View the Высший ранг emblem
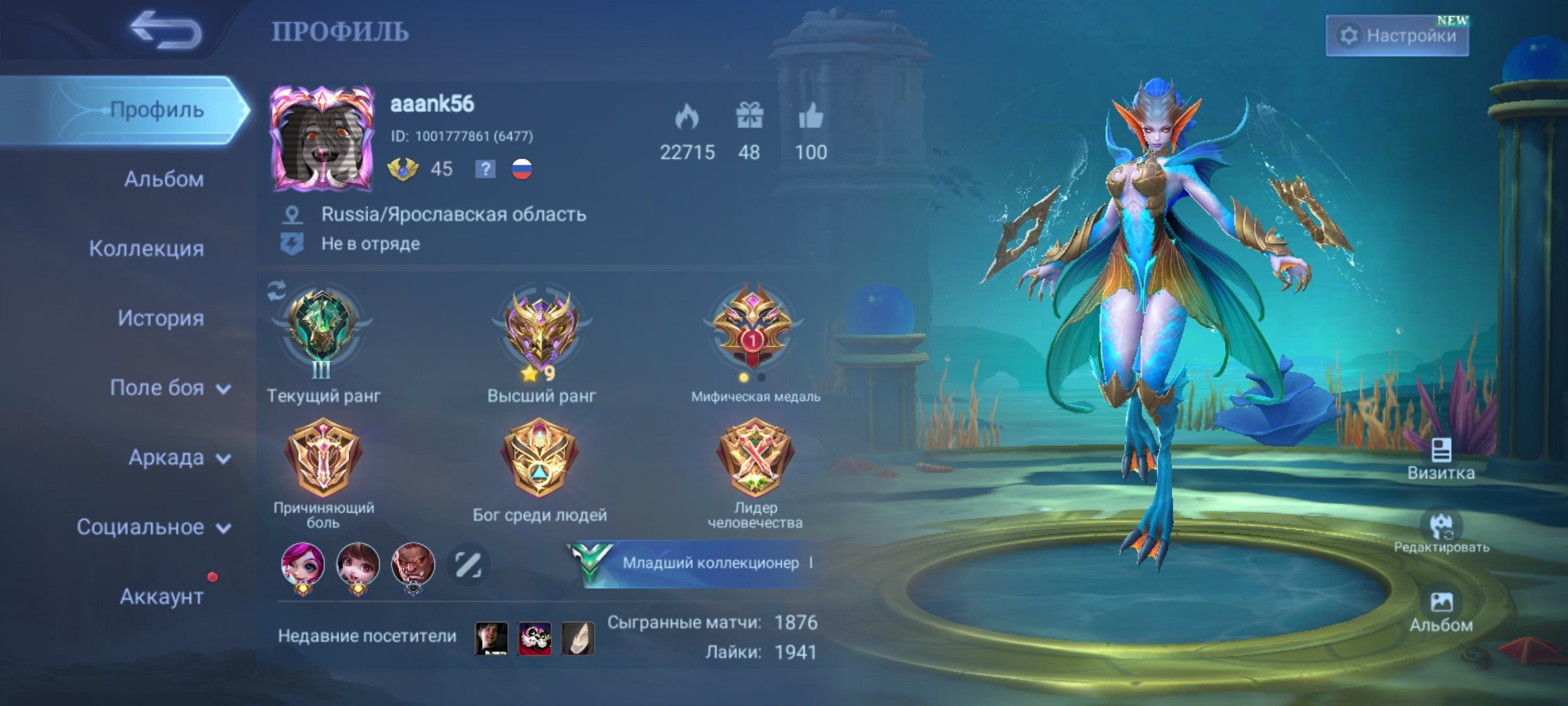Image resolution: width=1568 pixels, height=706 pixels. coord(541,331)
